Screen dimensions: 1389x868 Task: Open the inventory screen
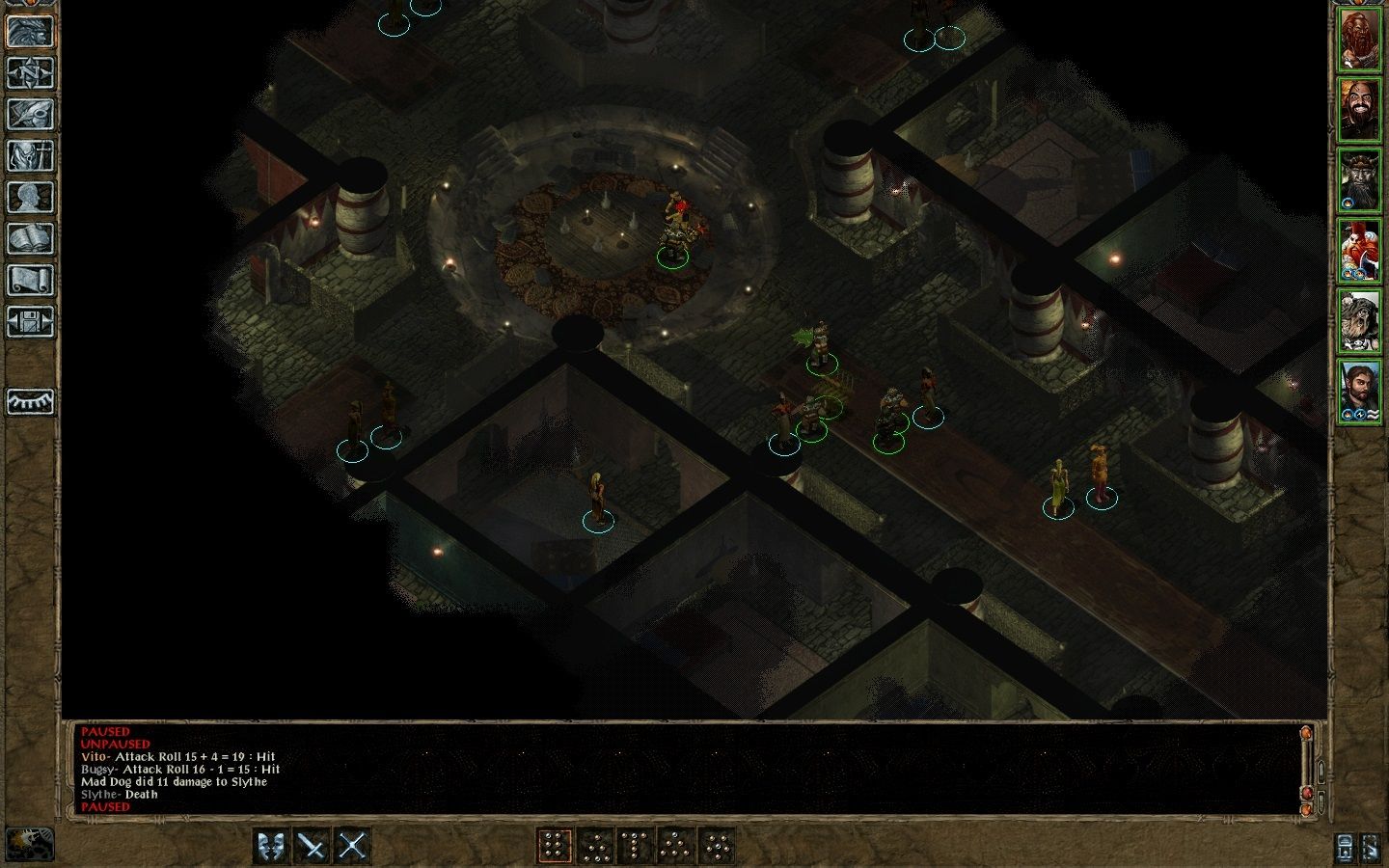tap(30, 155)
